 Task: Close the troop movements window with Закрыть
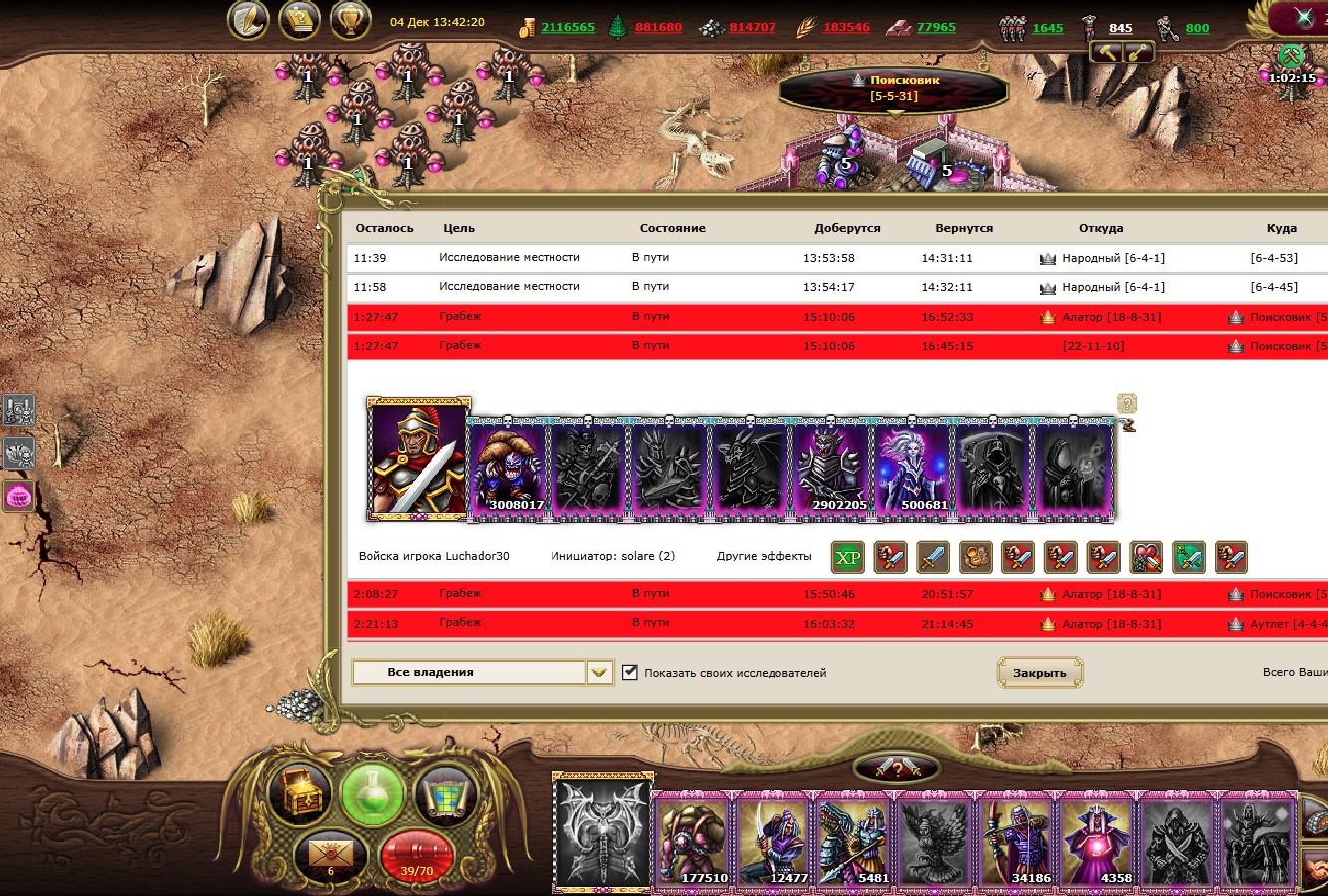[1039, 673]
